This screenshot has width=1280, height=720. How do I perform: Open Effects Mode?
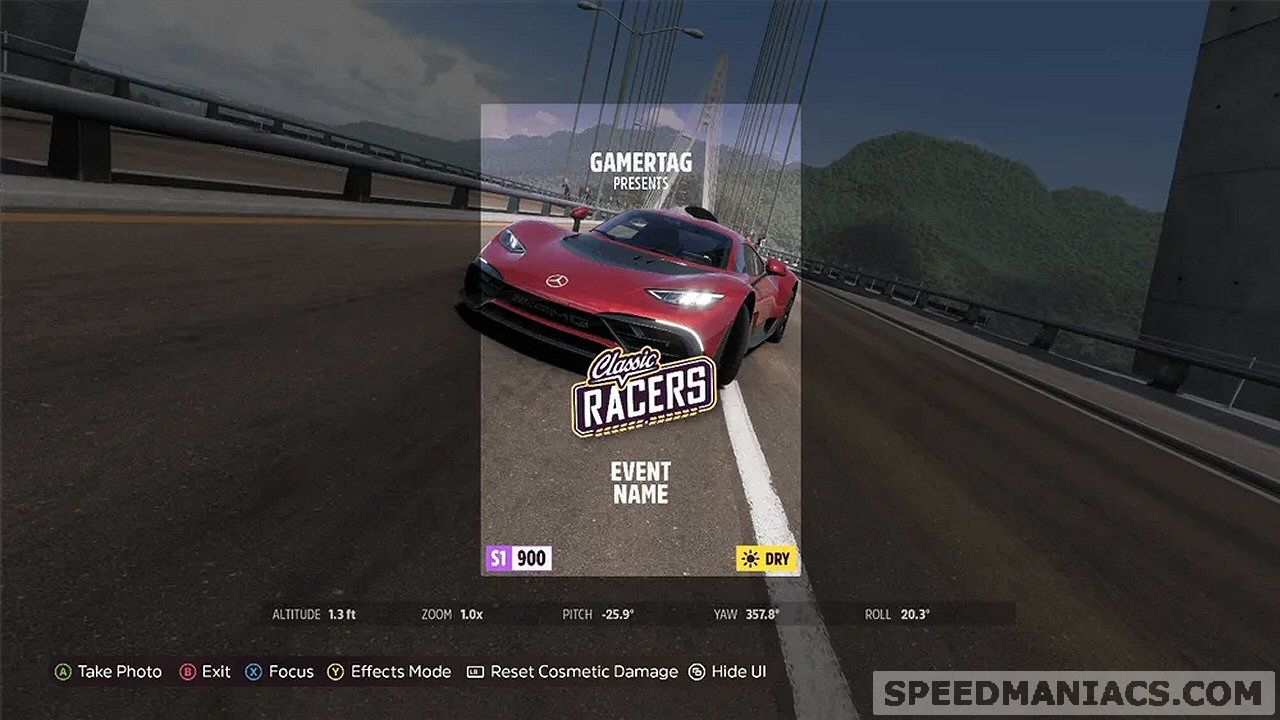[x=389, y=672]
